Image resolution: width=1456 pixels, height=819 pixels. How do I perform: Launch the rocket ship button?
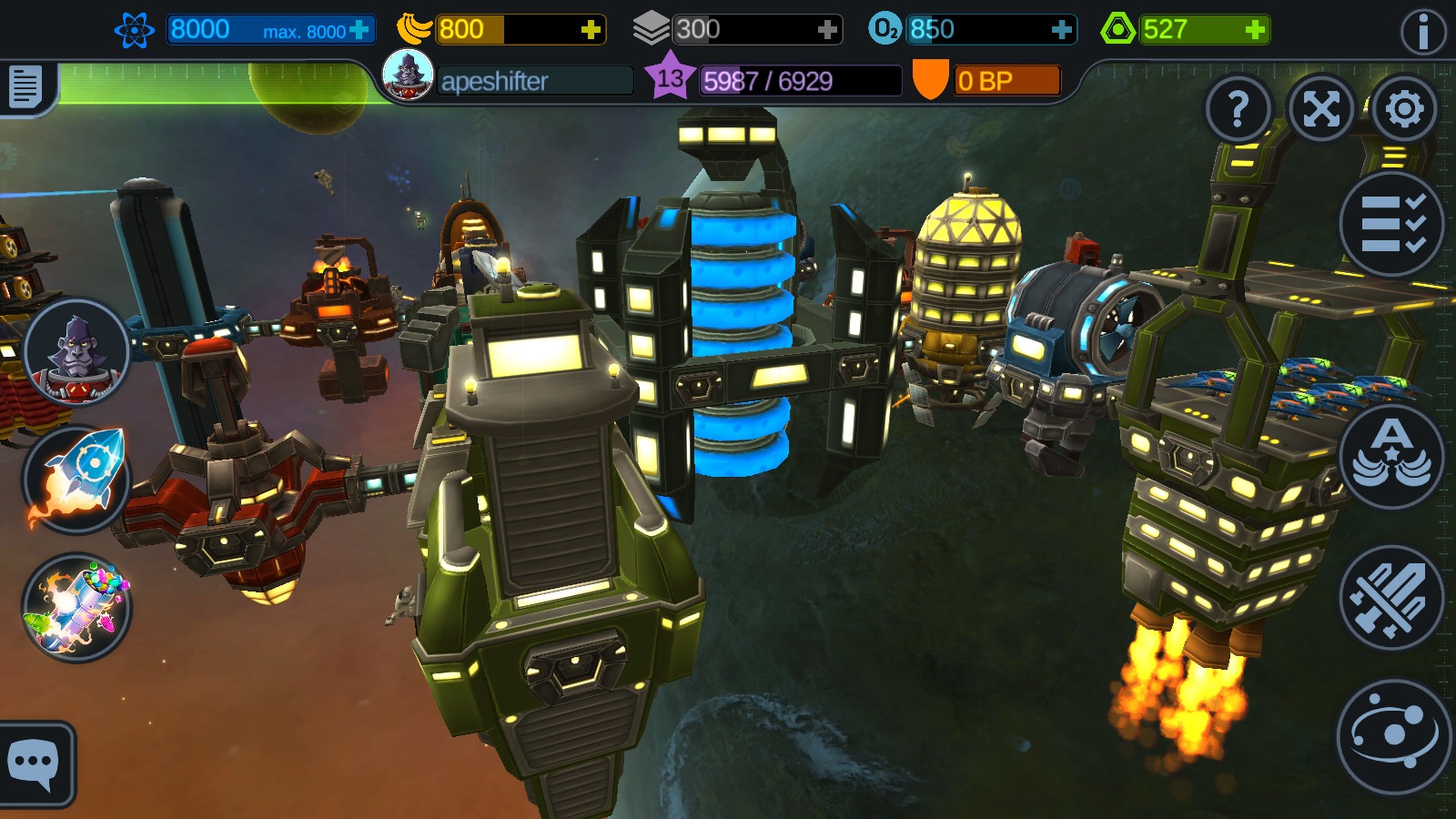tap(76, 479)
